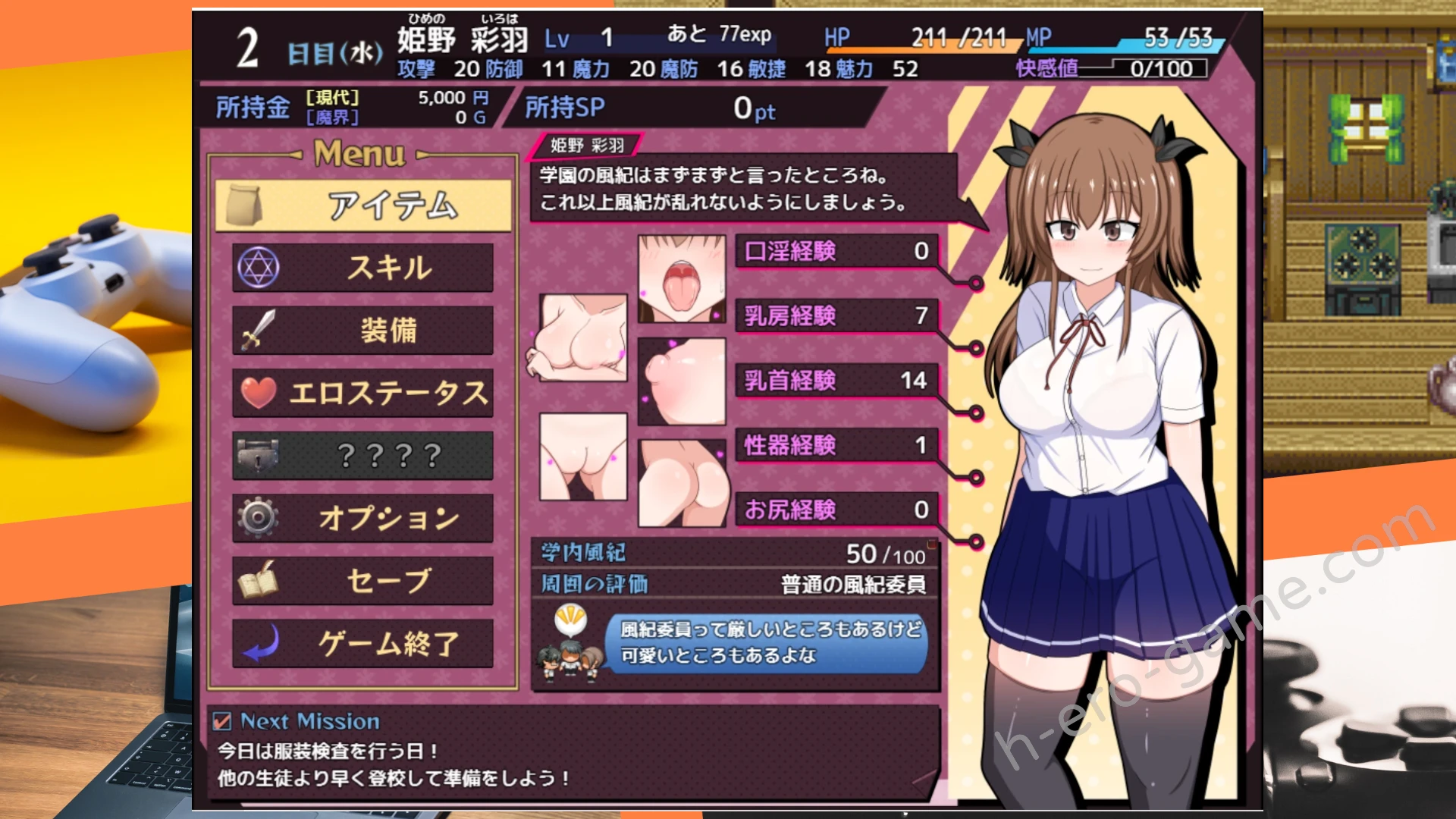This screenshot has width=1456, height=819.
Task: Select the スキル (Skill) menu entry
Action: tap(363, 268)
